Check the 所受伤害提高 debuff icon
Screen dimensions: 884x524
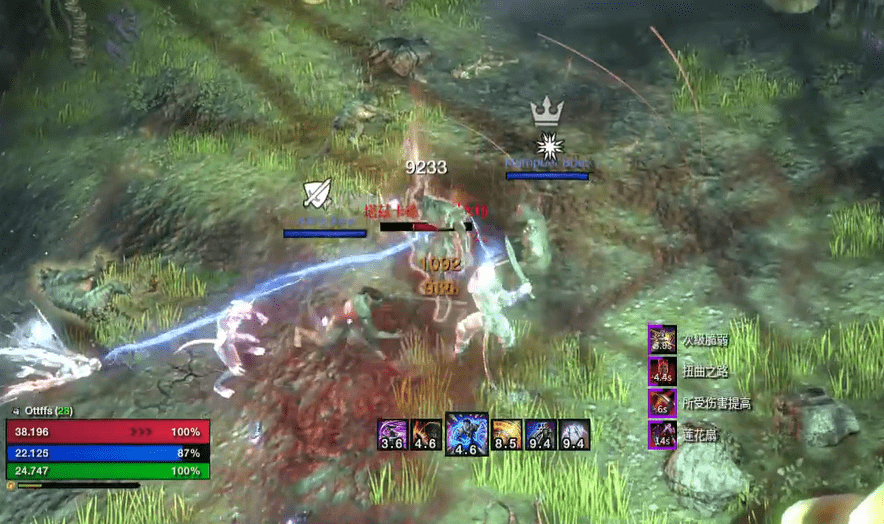(x=662, y=404)
